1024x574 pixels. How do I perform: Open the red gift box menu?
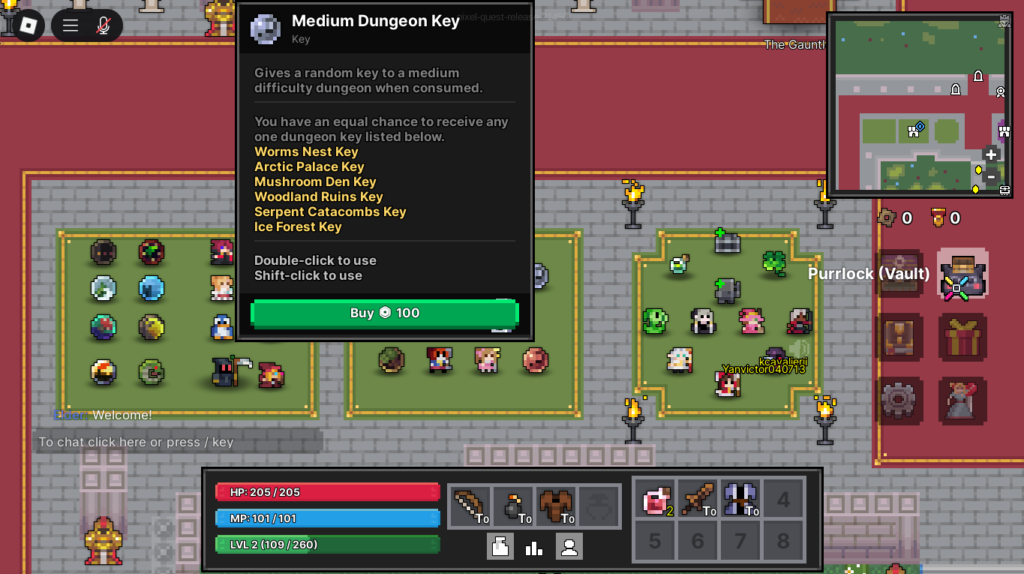(962, 337)
